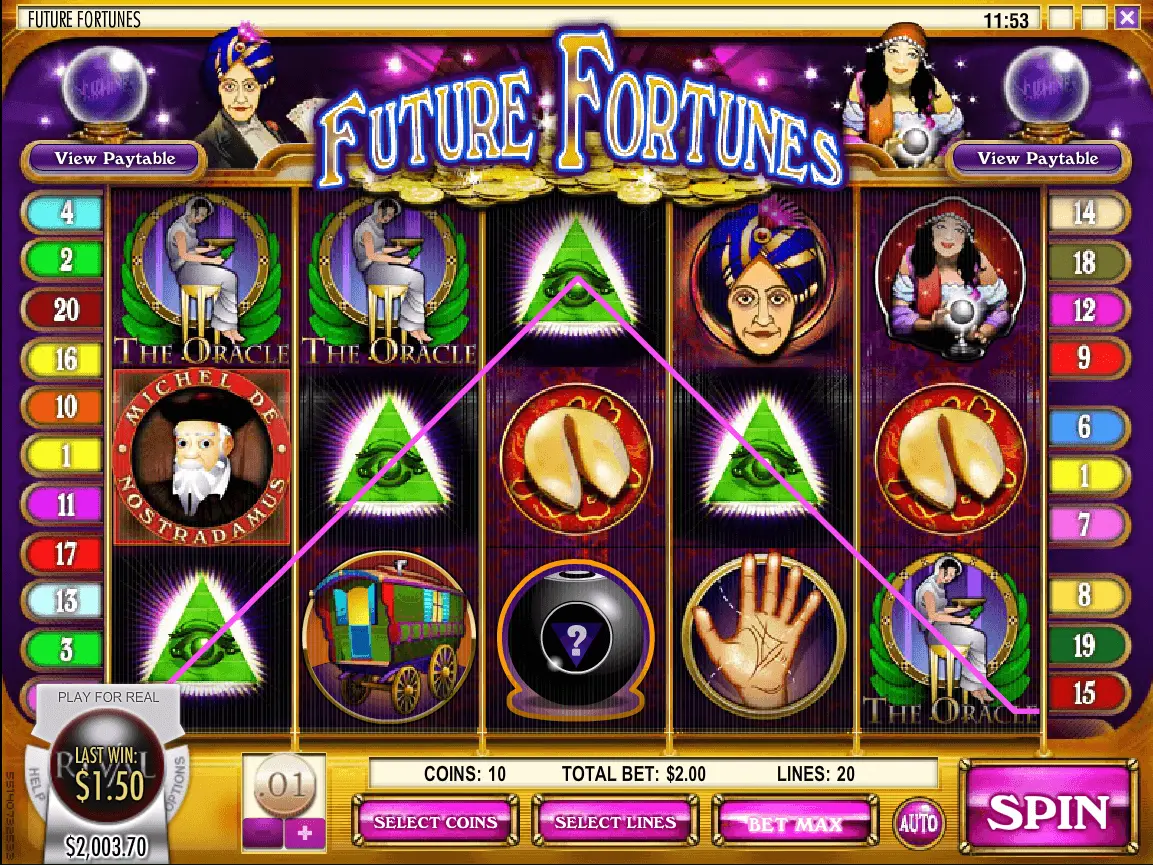The height and width of the screenshot is (865, 1153).
Task: Select payline 20 marker
Action: 65,310
